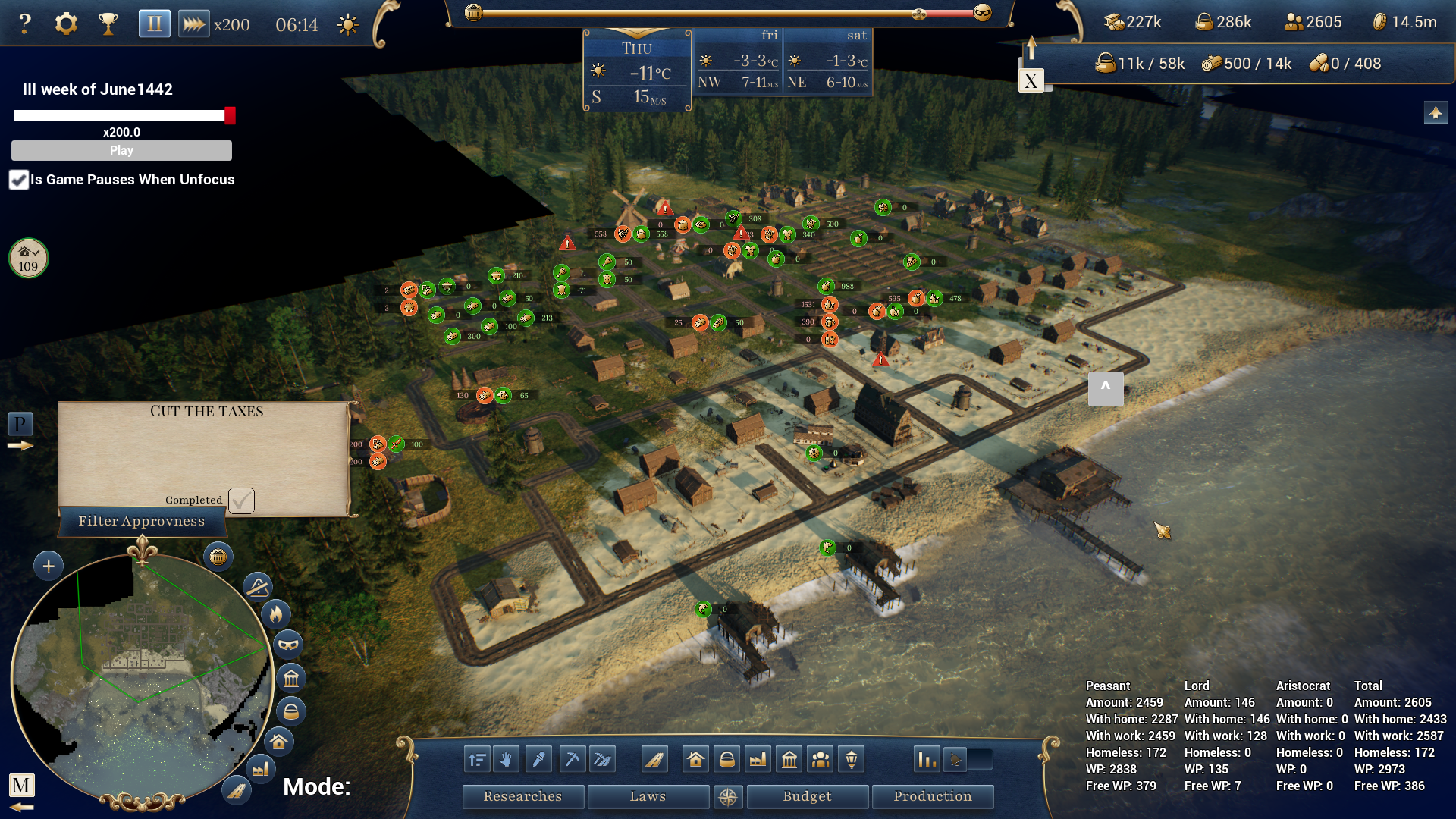
Task: Select the pickaxe tool in the bottom toolbar
Action: 573,759
